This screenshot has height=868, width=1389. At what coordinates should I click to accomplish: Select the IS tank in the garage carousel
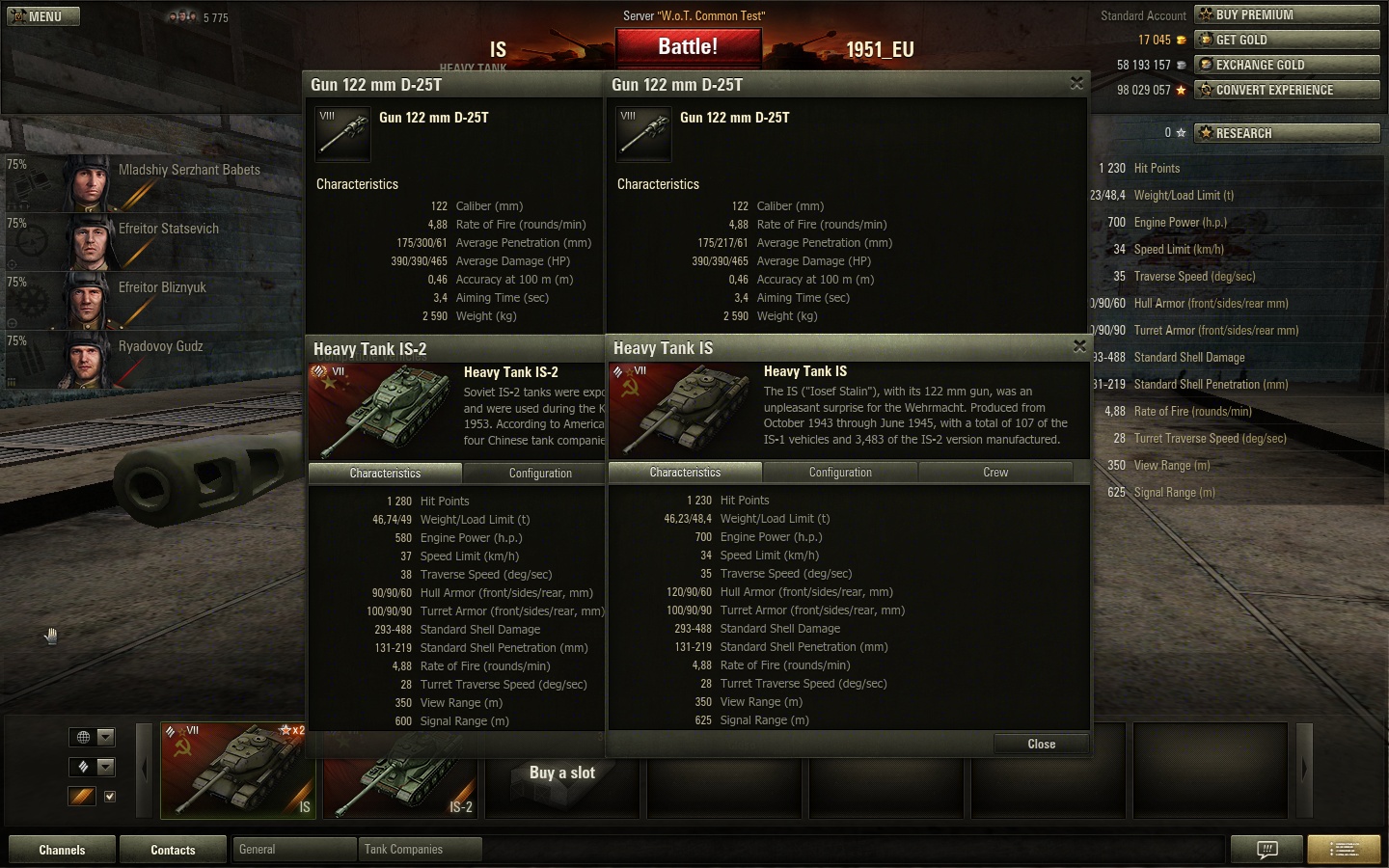coord(238,770)
